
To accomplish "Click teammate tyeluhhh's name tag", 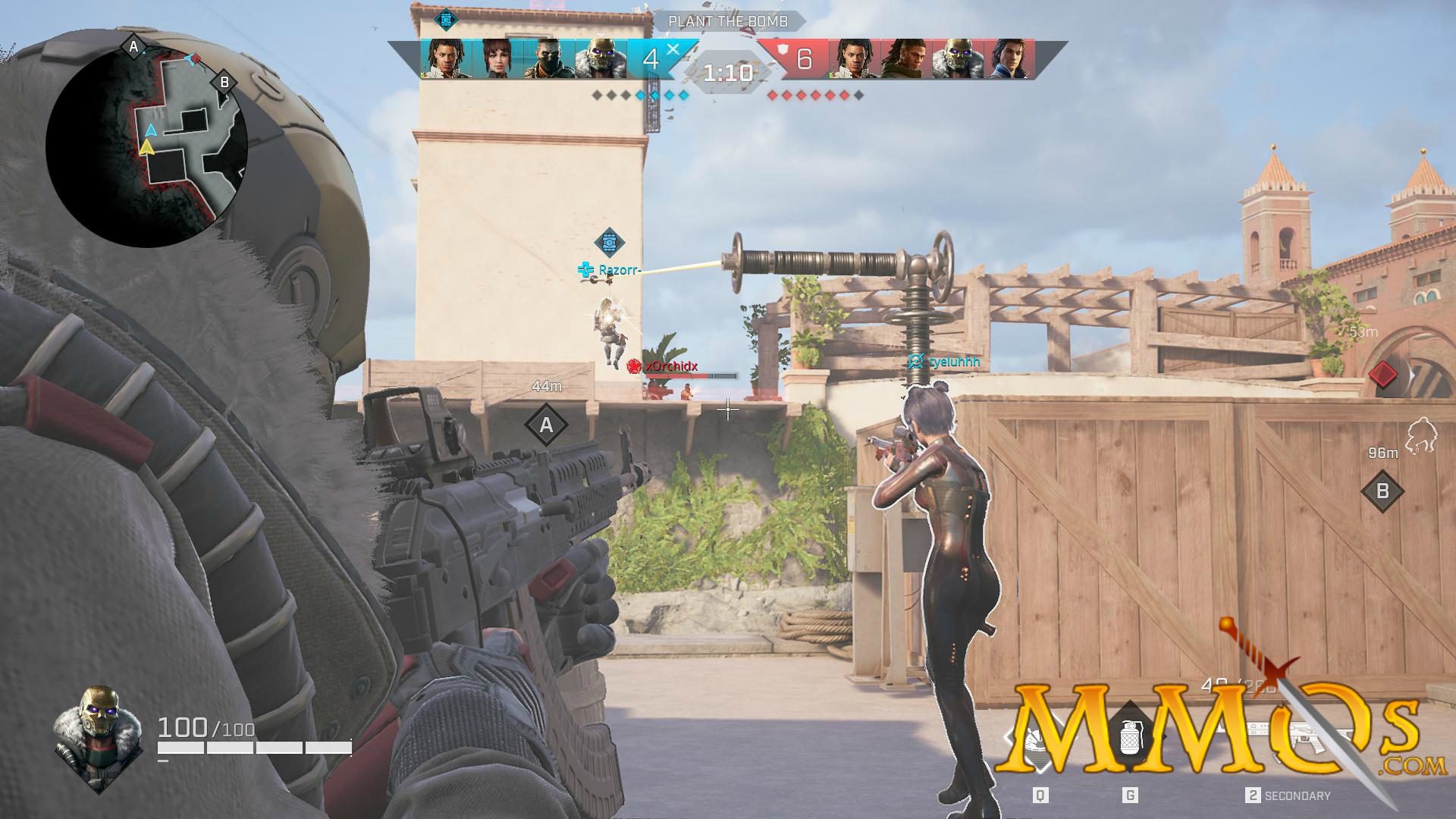I will pyautogui.click(x=954, y=362).
